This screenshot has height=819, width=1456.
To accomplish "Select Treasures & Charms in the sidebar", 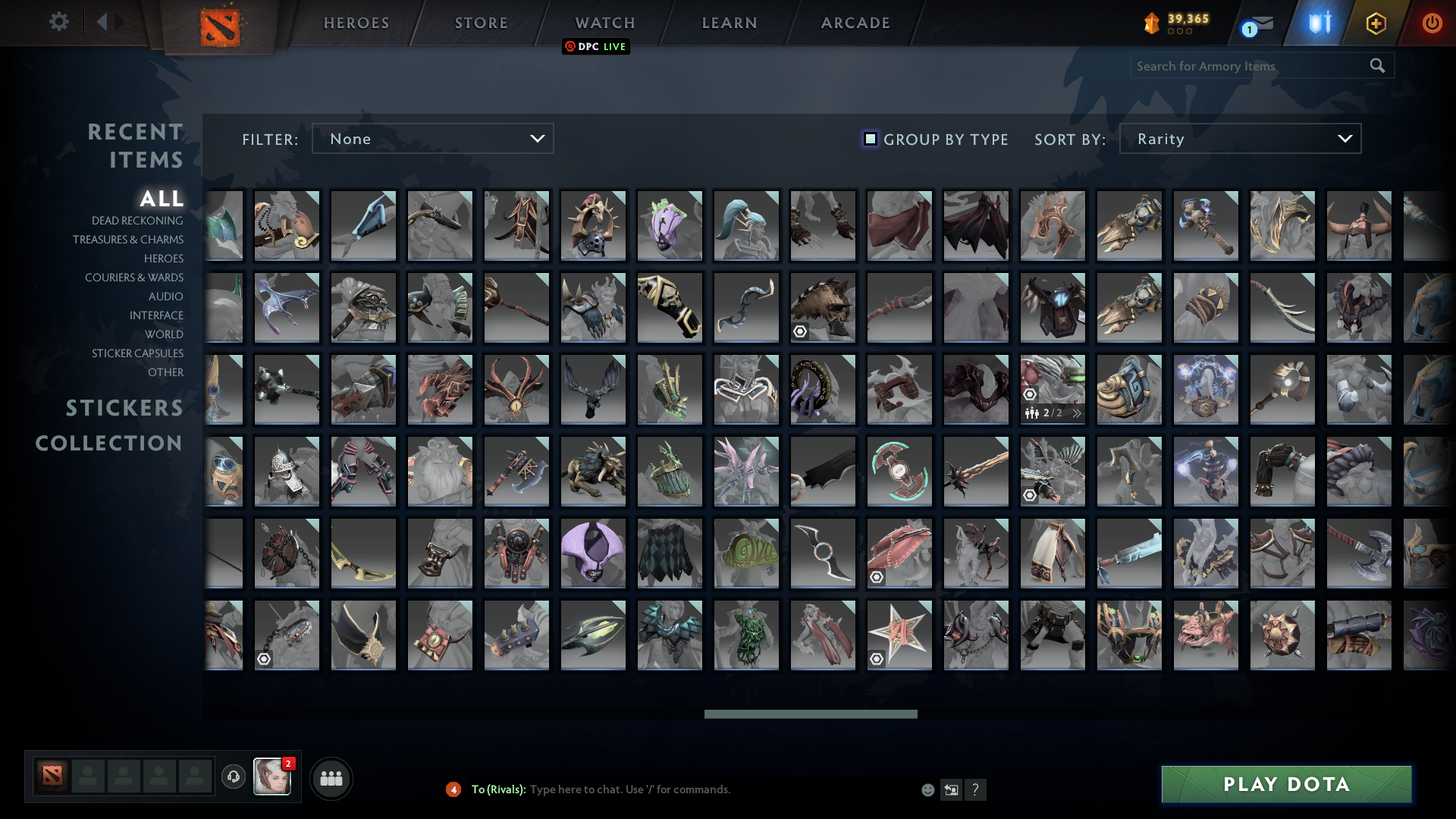I will click(128, 240).
